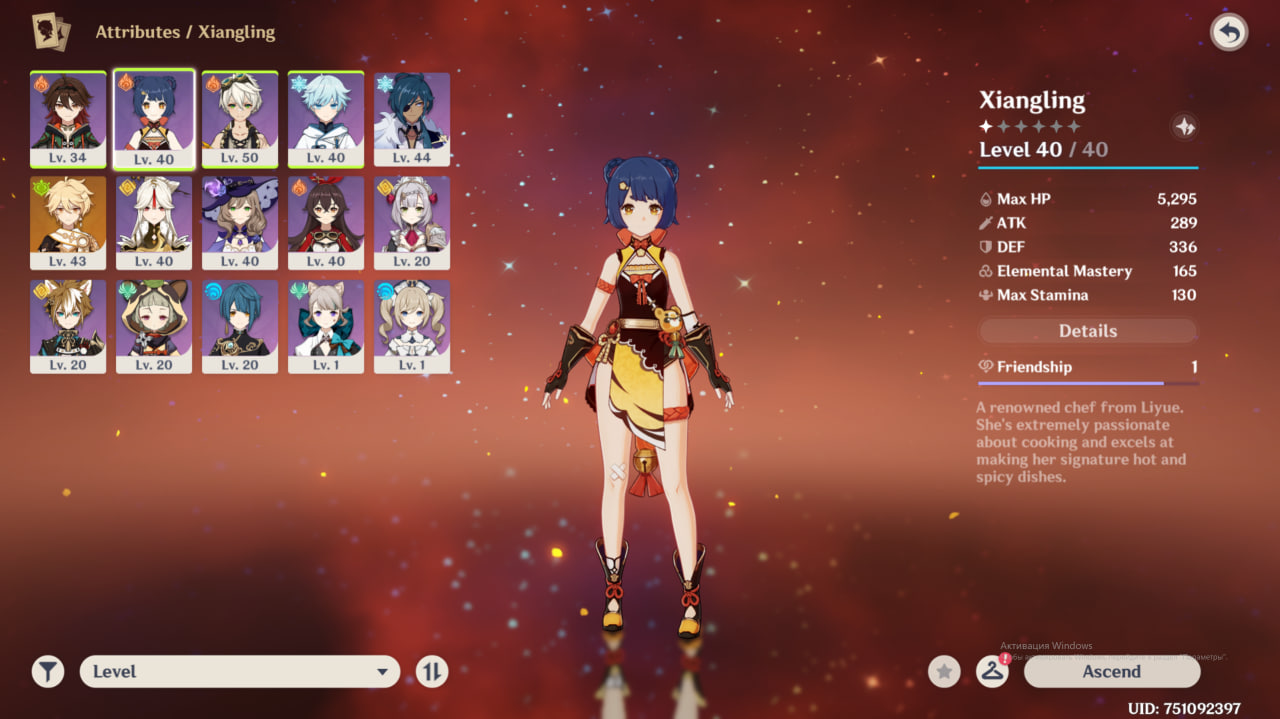Choose Bennett at level 50
This screenshot has height=719, width=1280.
tap(240, 118)
